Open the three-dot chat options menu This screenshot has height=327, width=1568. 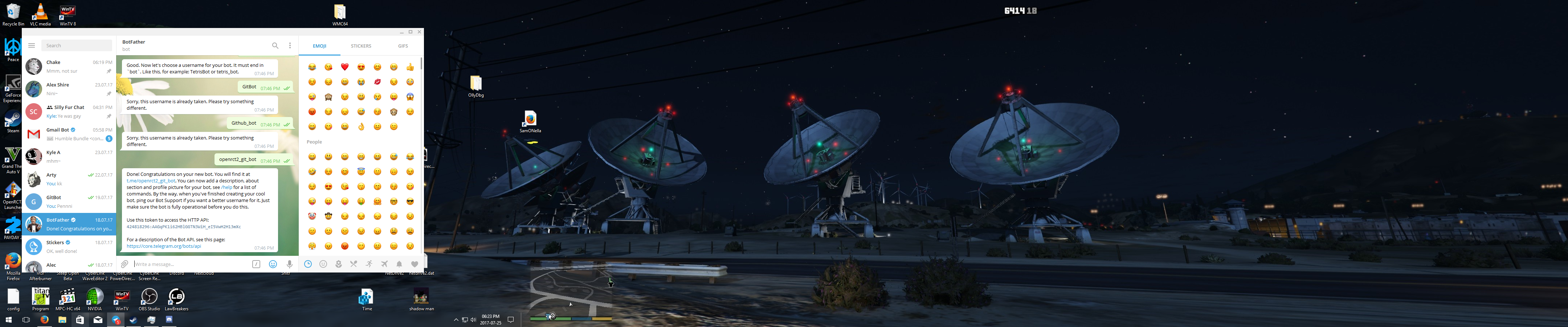290,45
